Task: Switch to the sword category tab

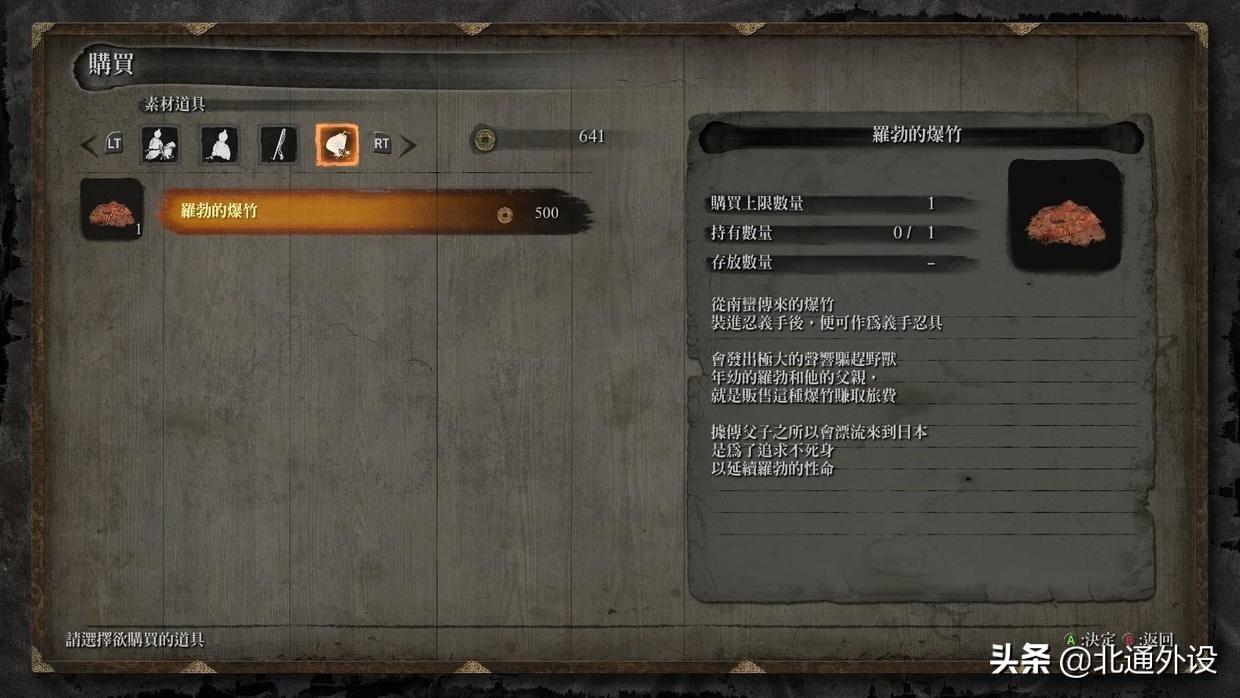Action: [278, 145]
